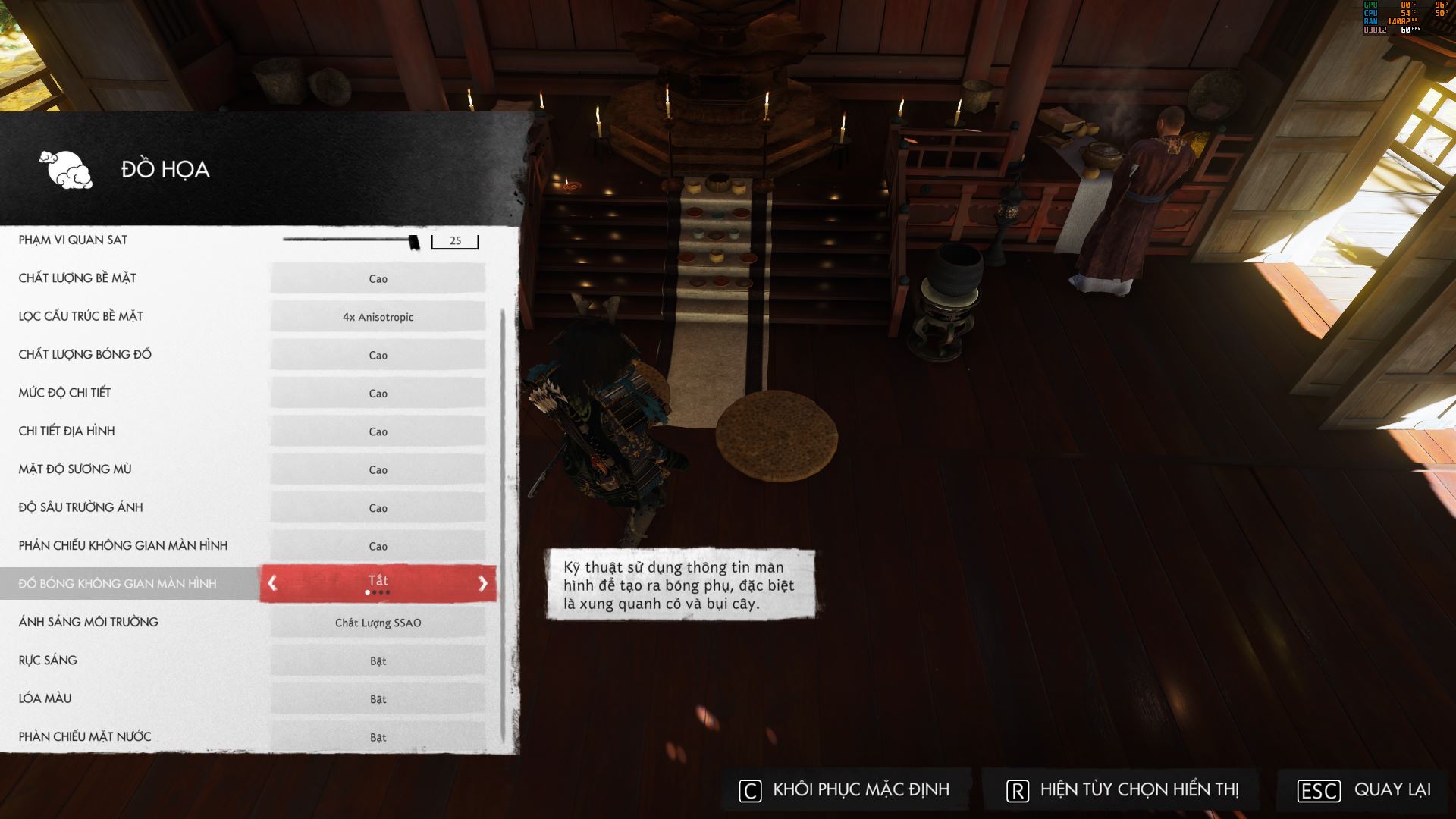
Task: Click left arrow on Đổ Bóng Không Gian Màn Hình
Action: click(x=272, y=583)
